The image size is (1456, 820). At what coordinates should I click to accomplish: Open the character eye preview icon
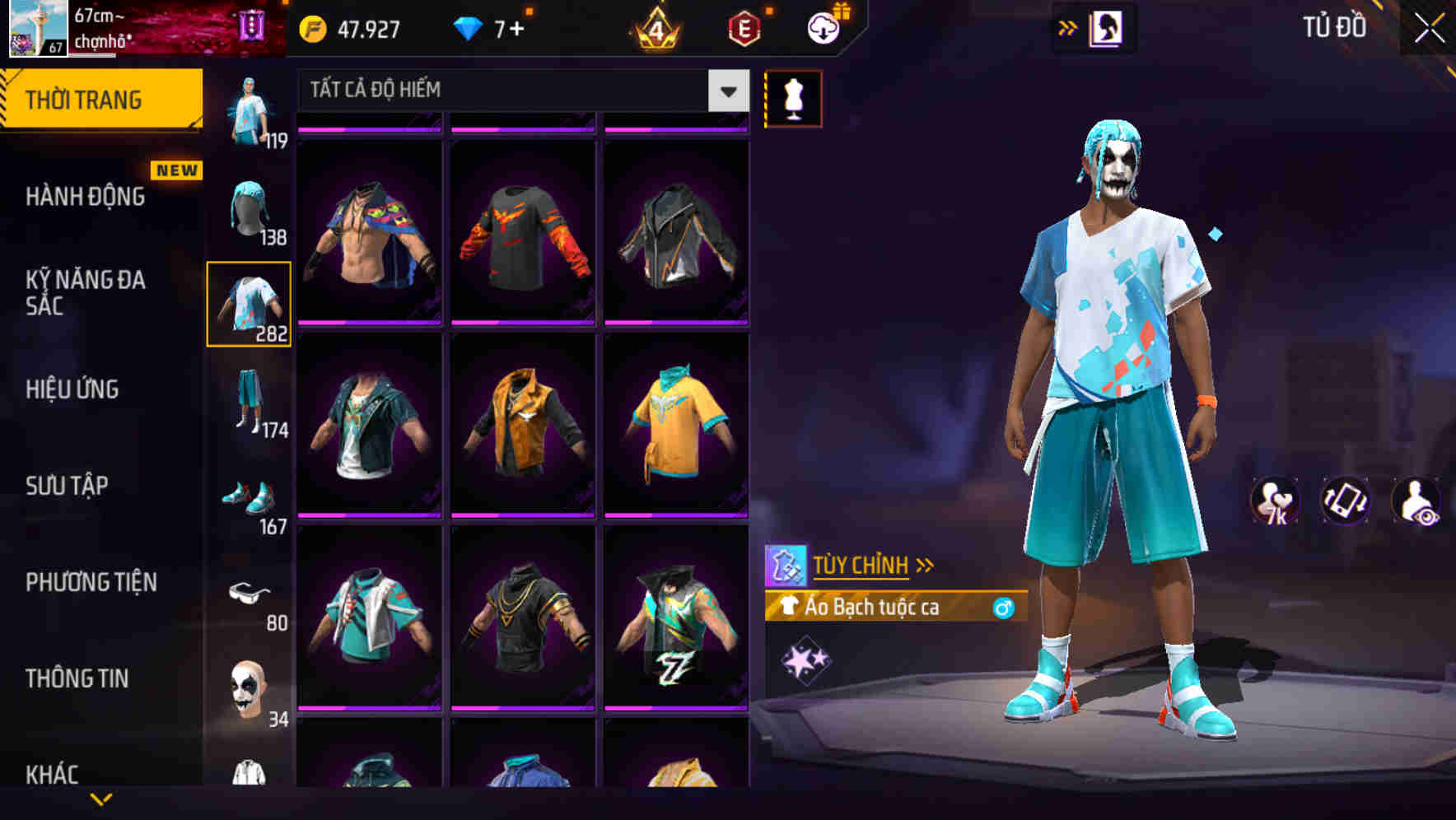[1415, 498]
